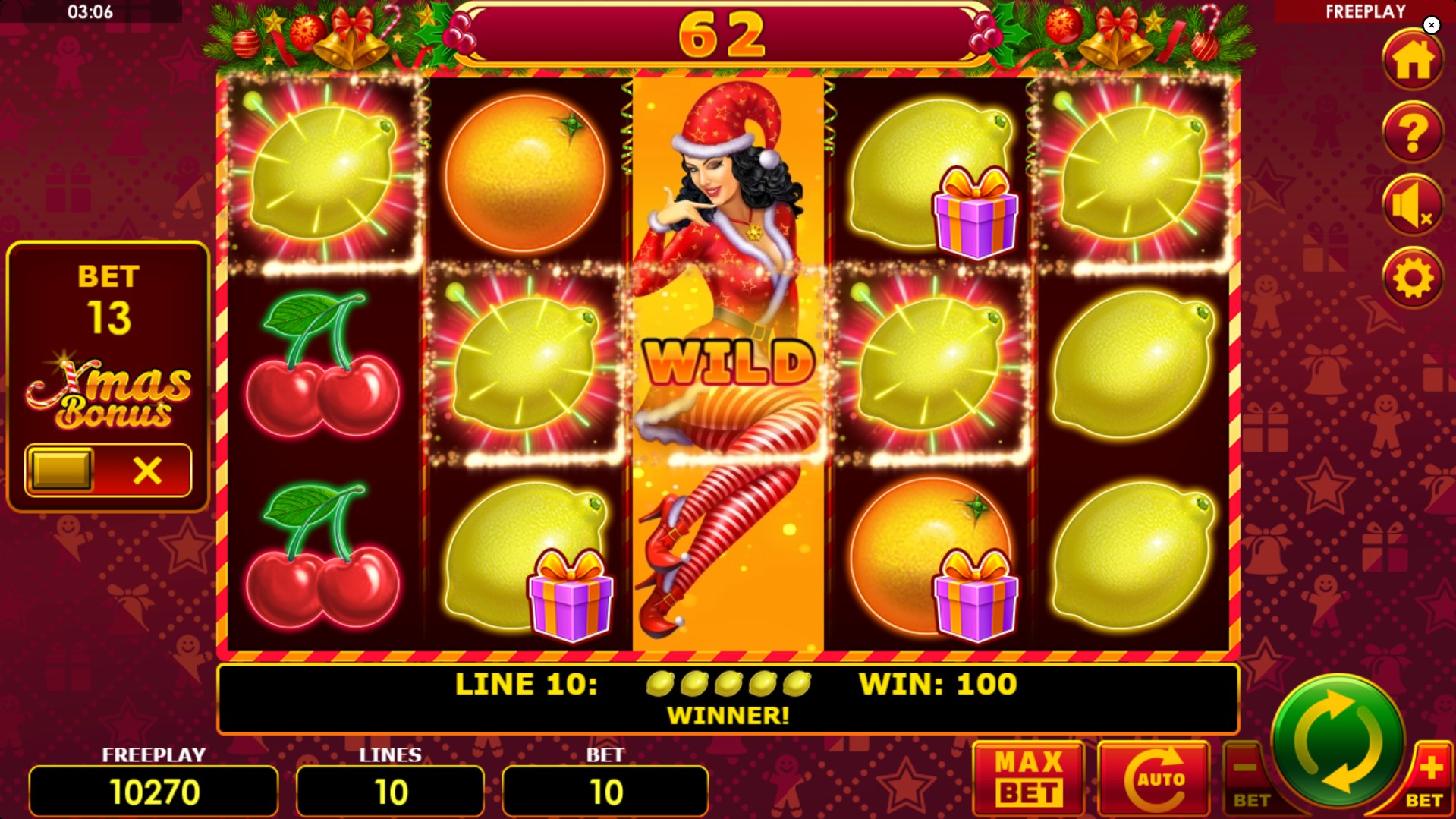Close the overlay with the small X

click(x=1431, y=25)
